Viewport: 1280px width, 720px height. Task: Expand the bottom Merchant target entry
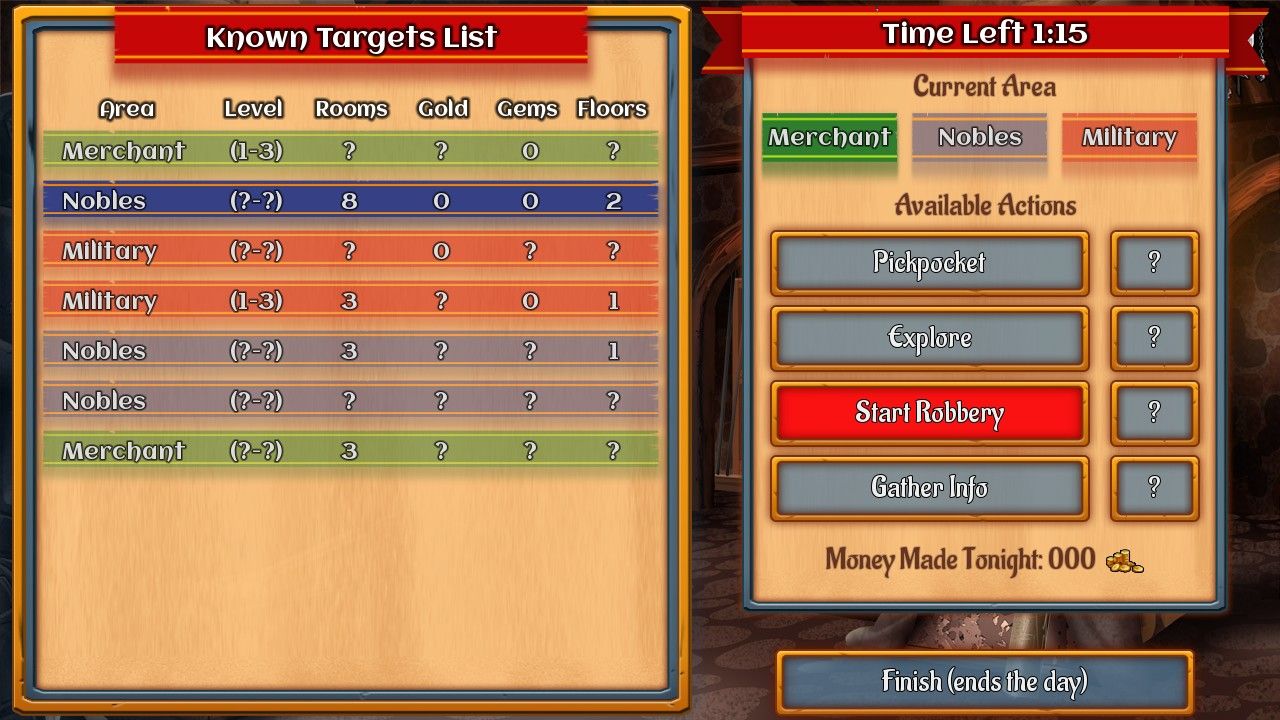pyautogui.click(x=350, y=450)
